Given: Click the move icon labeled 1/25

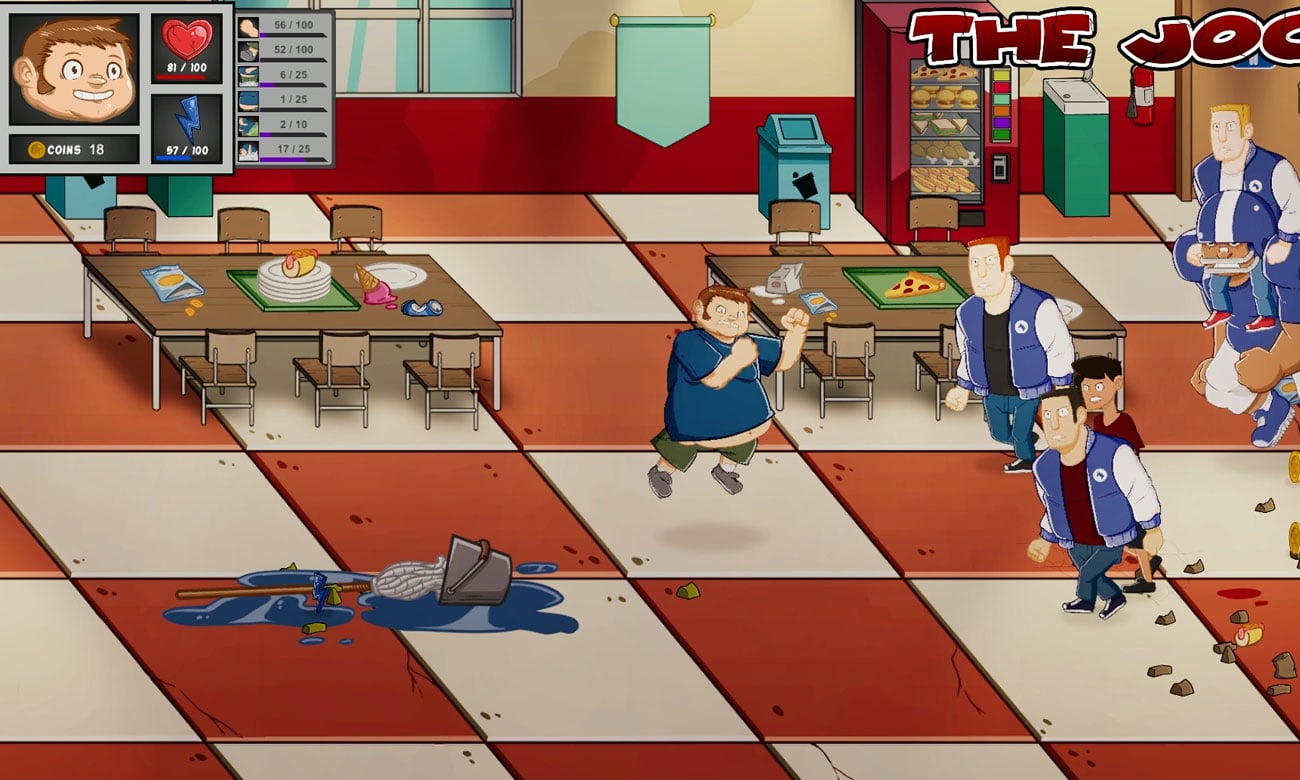Looking at the screenshot, I should (248, 101).
